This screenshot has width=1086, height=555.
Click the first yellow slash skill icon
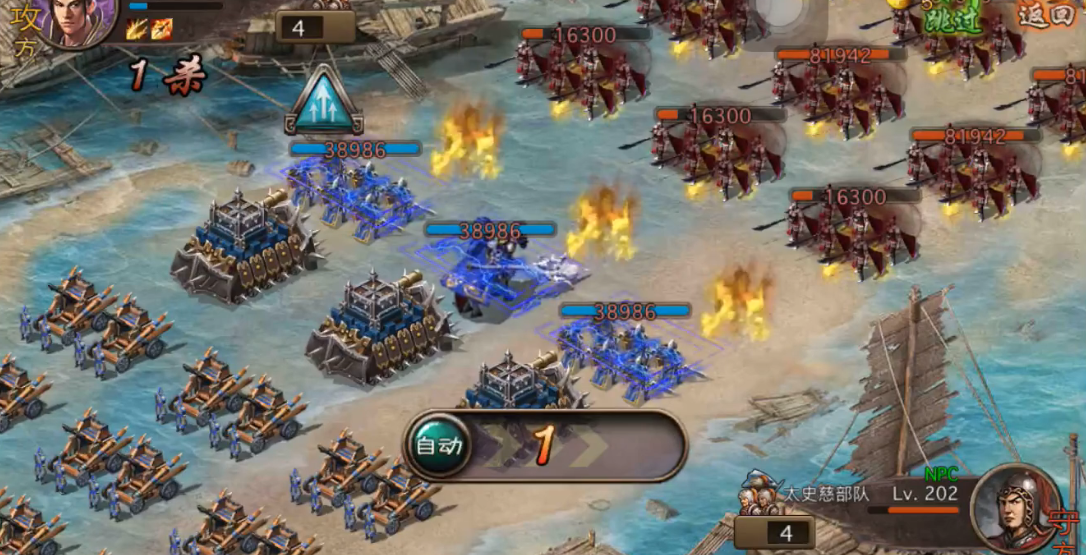[137, 29]
